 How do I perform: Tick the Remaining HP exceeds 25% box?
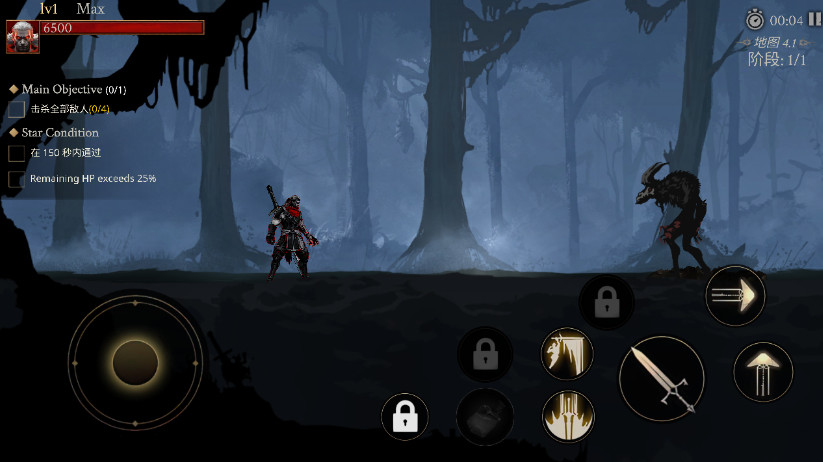16,179
